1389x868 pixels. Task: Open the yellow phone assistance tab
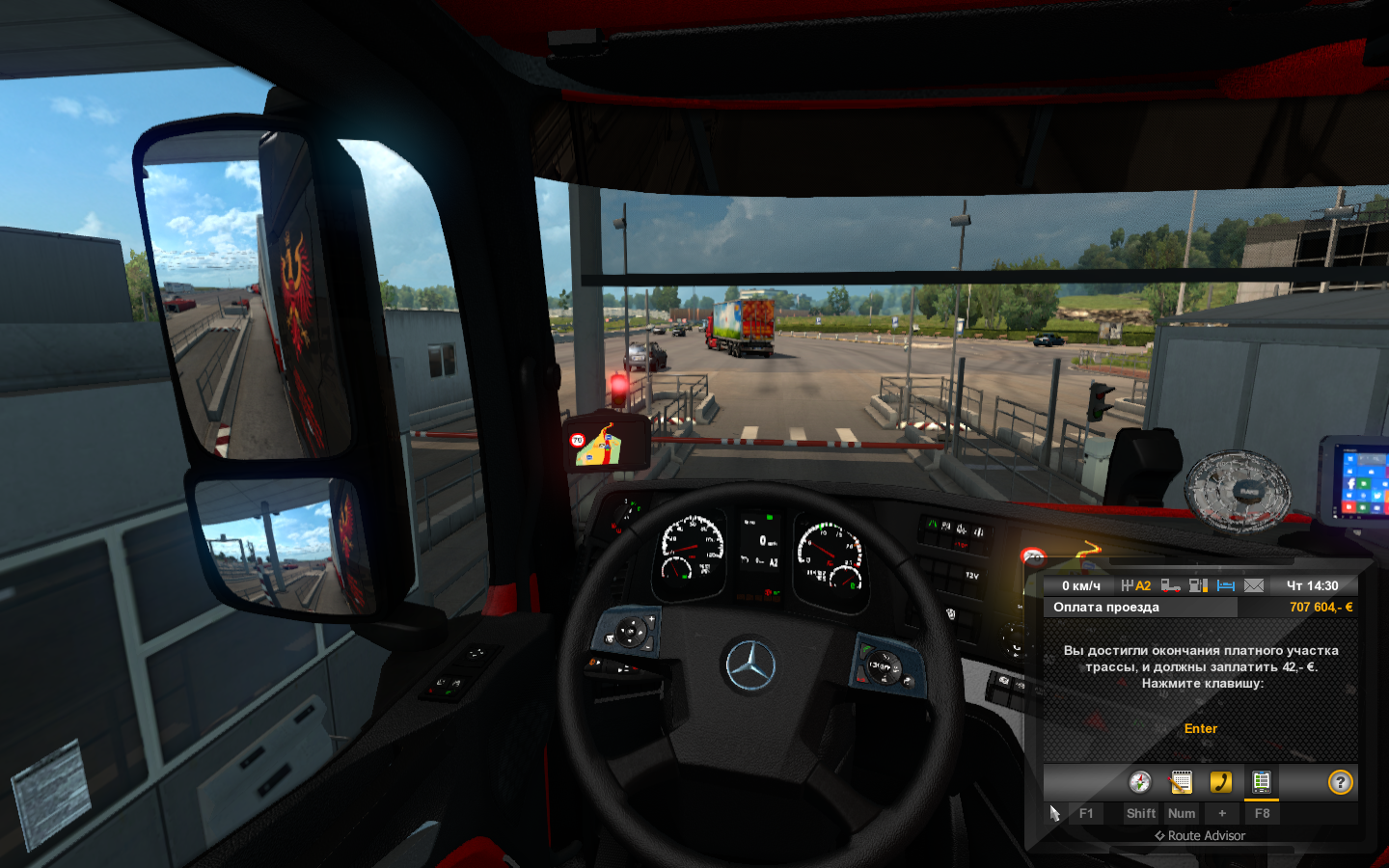coord(1221,782)
